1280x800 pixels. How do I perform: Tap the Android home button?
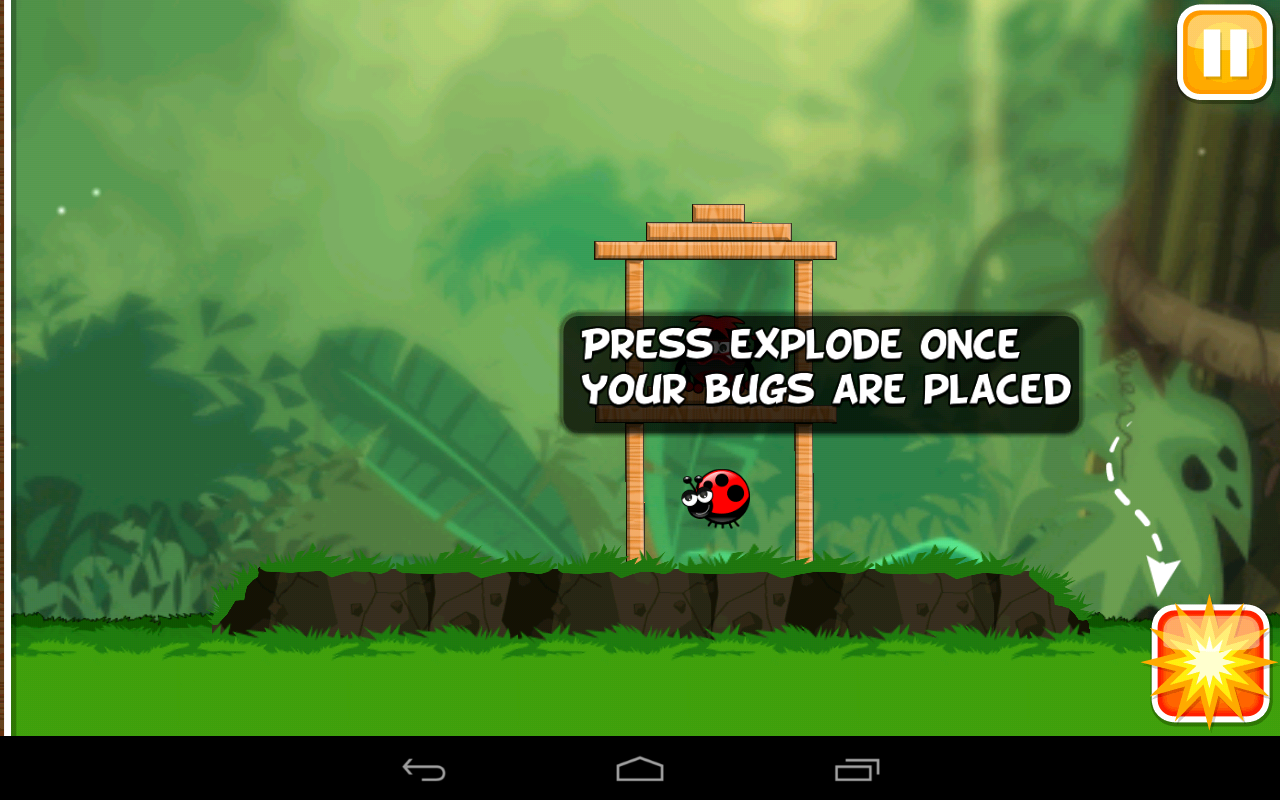[640, 768]
